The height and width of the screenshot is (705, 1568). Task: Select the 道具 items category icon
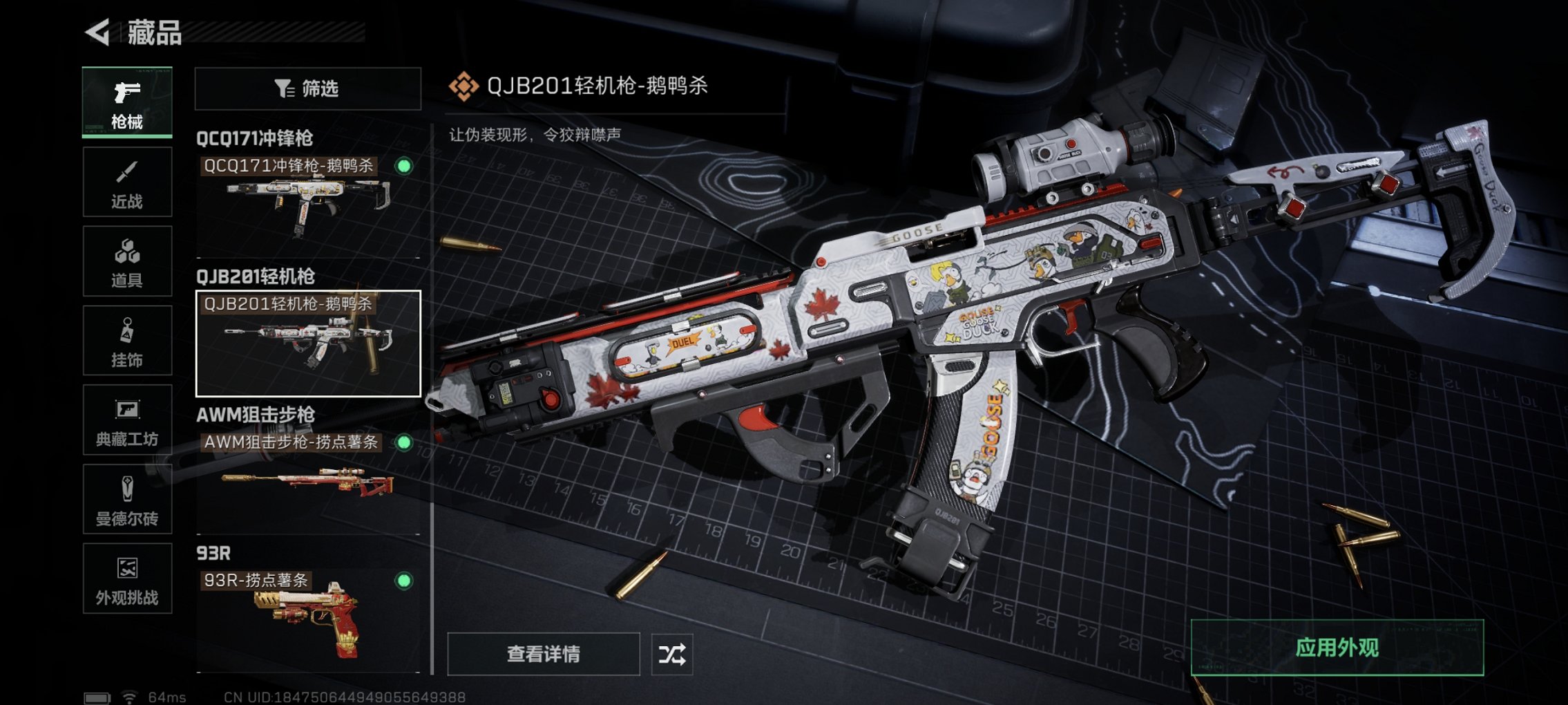coord(126,261)
